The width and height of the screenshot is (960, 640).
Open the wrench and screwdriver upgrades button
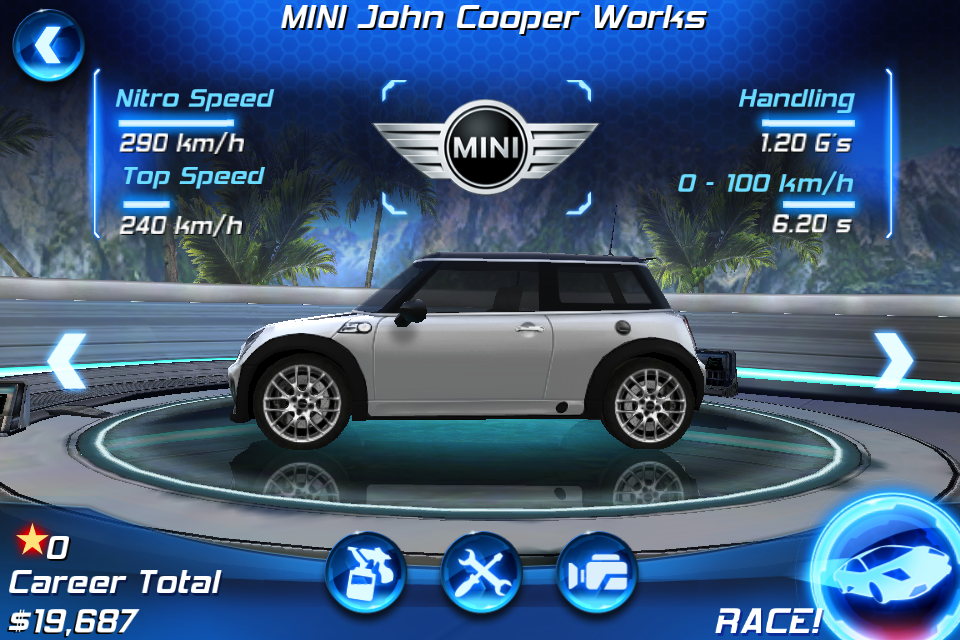click(481, 573)
